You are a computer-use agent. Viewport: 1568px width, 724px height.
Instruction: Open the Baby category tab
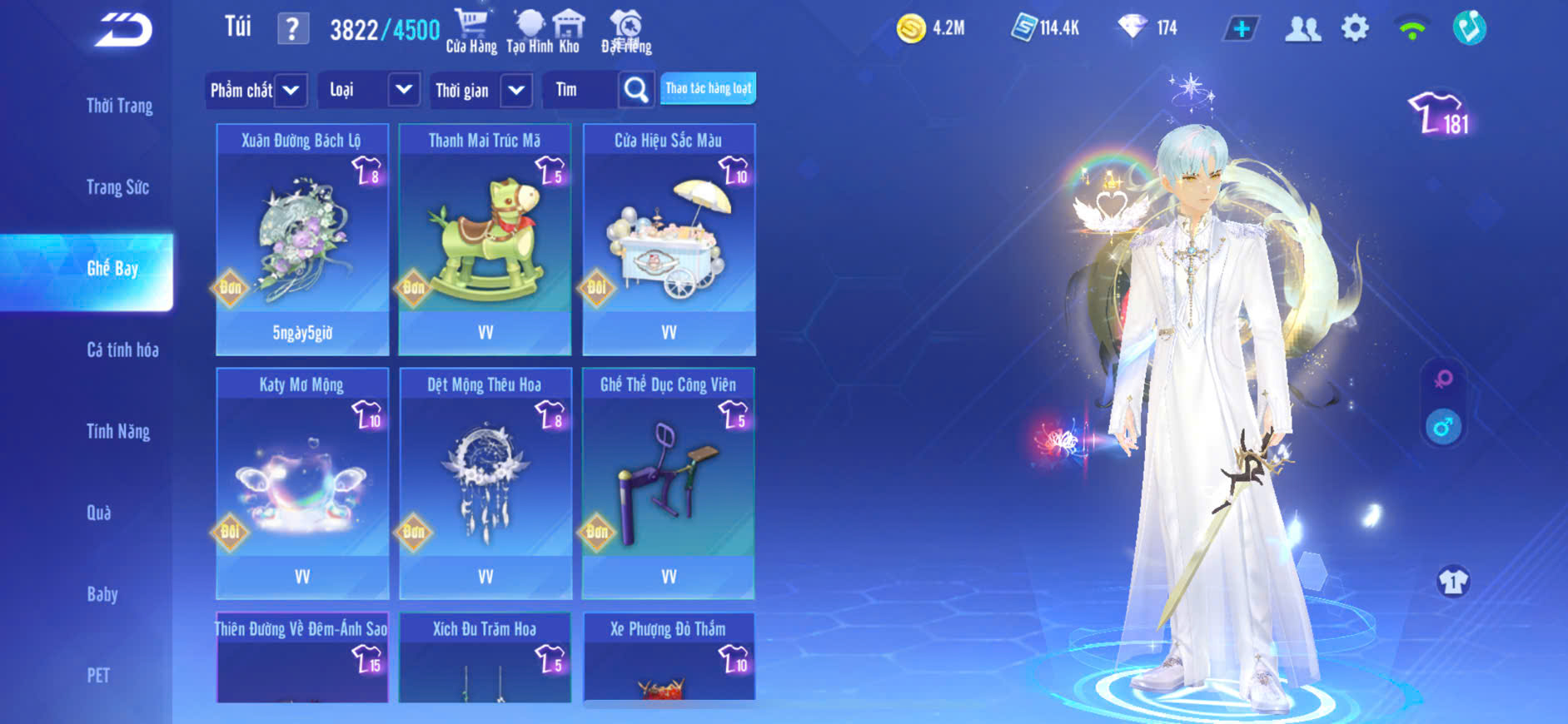tap(102, 594)
